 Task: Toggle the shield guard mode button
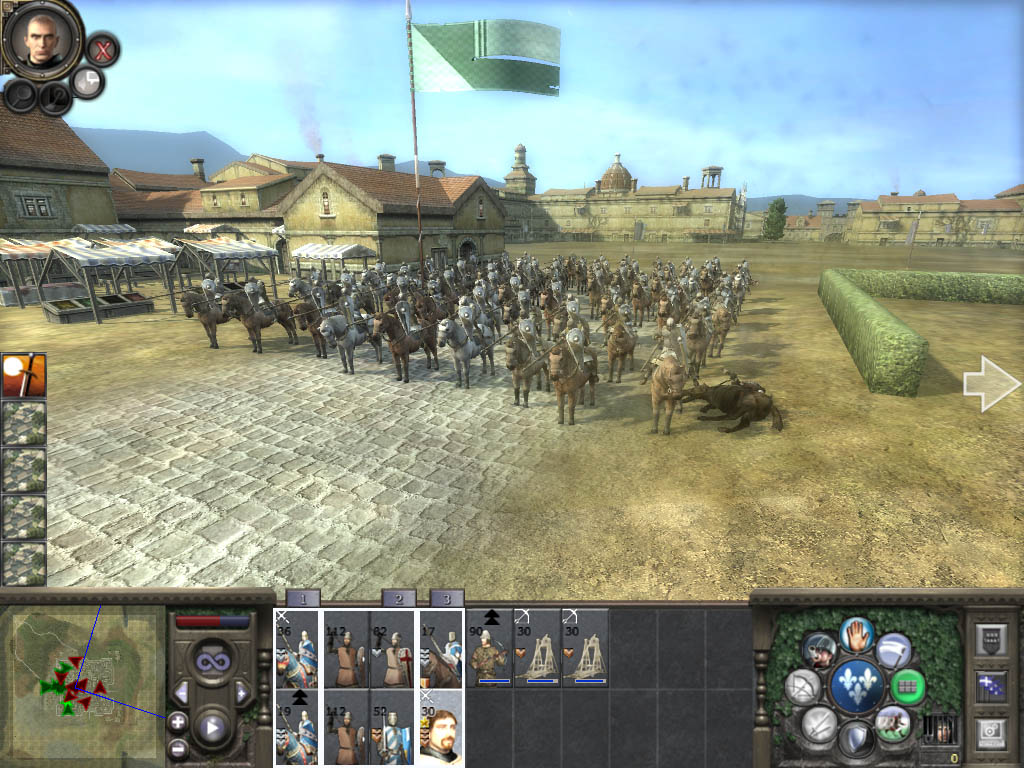pos(856,740)
